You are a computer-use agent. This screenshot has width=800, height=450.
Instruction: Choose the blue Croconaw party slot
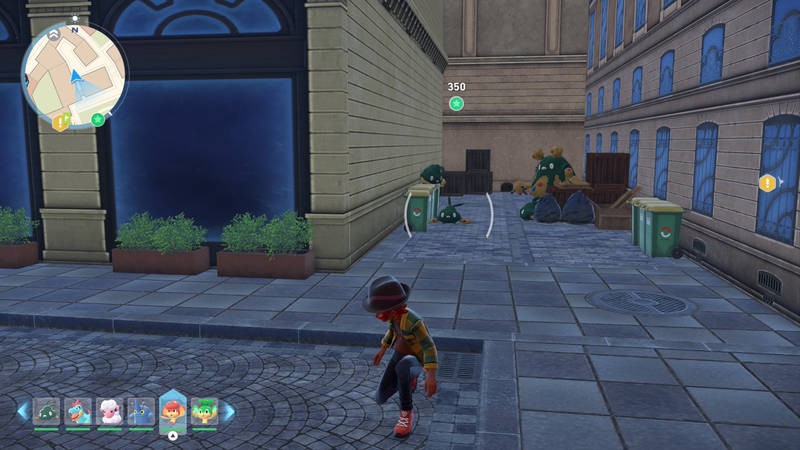click(x=78, y=411)
